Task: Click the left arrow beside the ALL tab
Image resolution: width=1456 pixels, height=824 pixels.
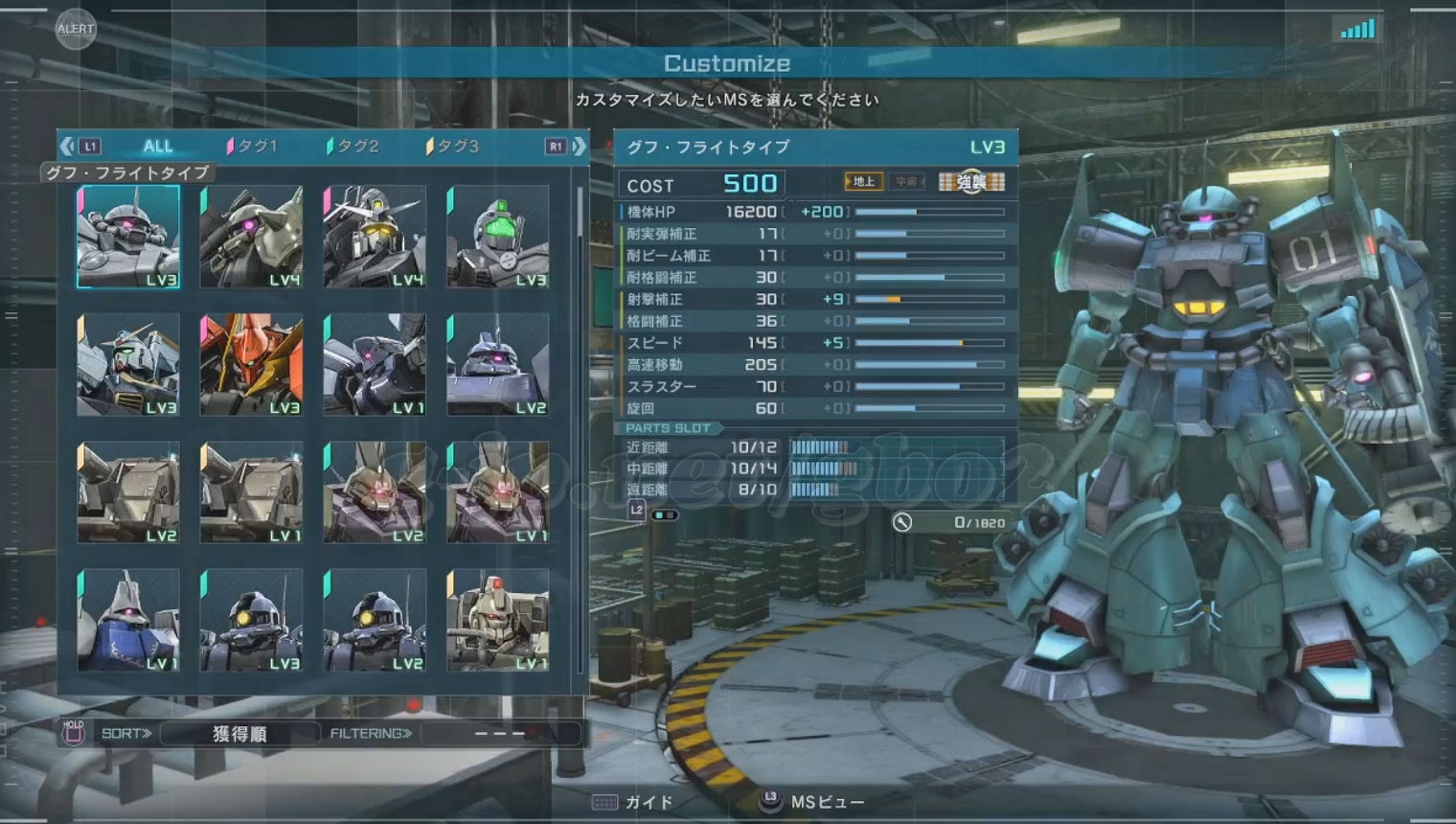Action: pos(67,147)
